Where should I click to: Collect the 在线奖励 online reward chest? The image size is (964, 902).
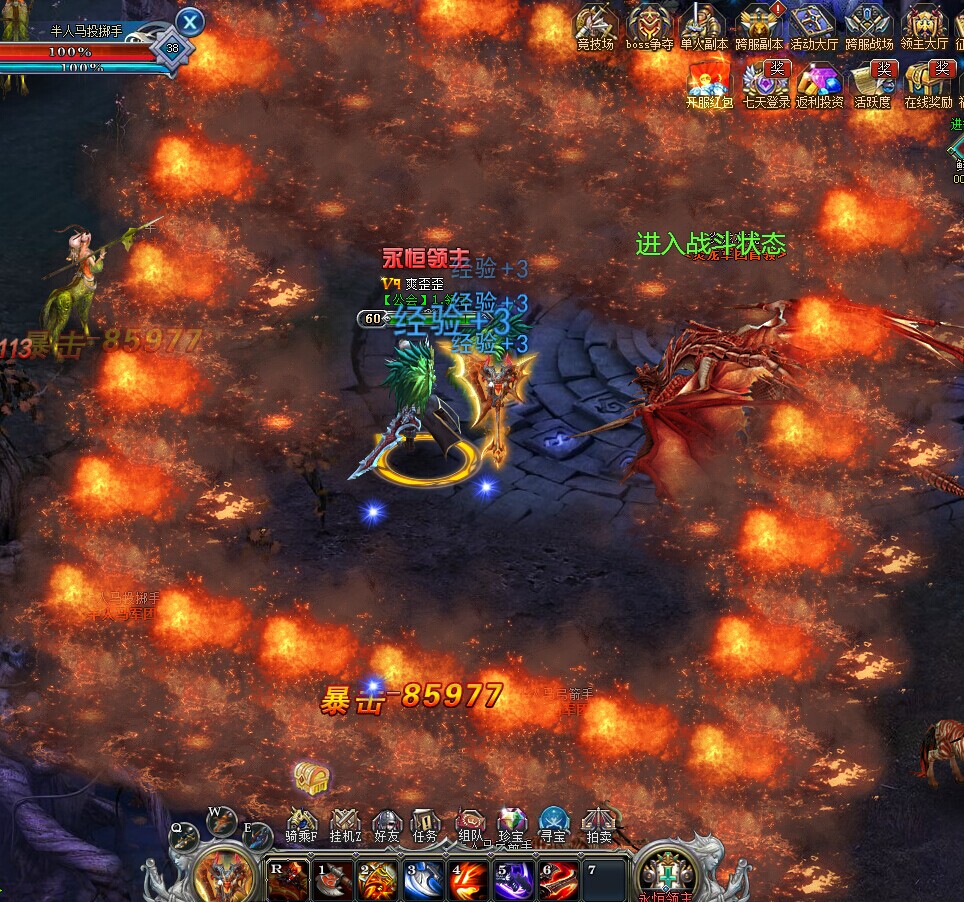pyautogui.click(x=928, y=82)
